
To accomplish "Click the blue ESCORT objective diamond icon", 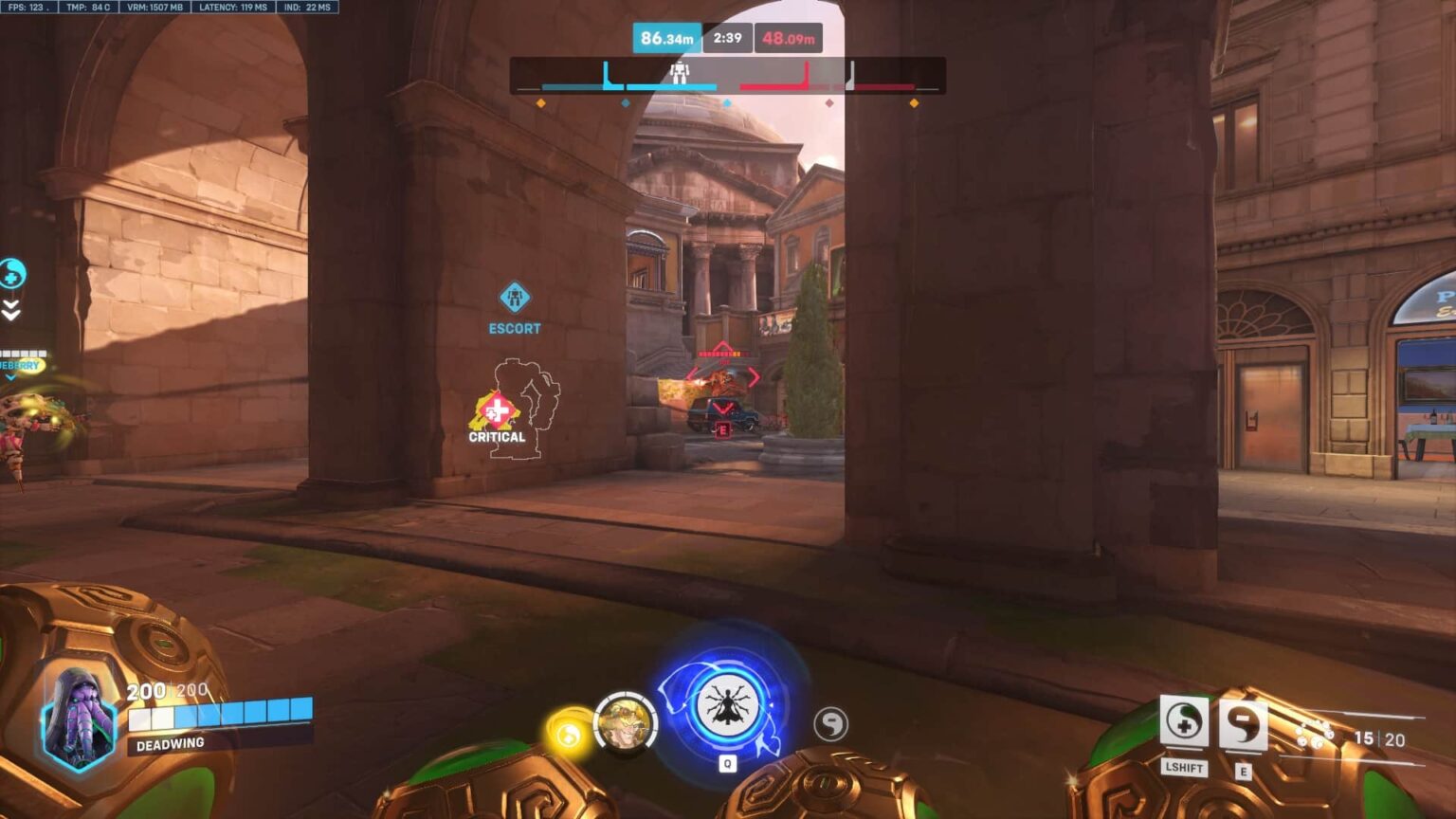I will [x=513, y=297].
